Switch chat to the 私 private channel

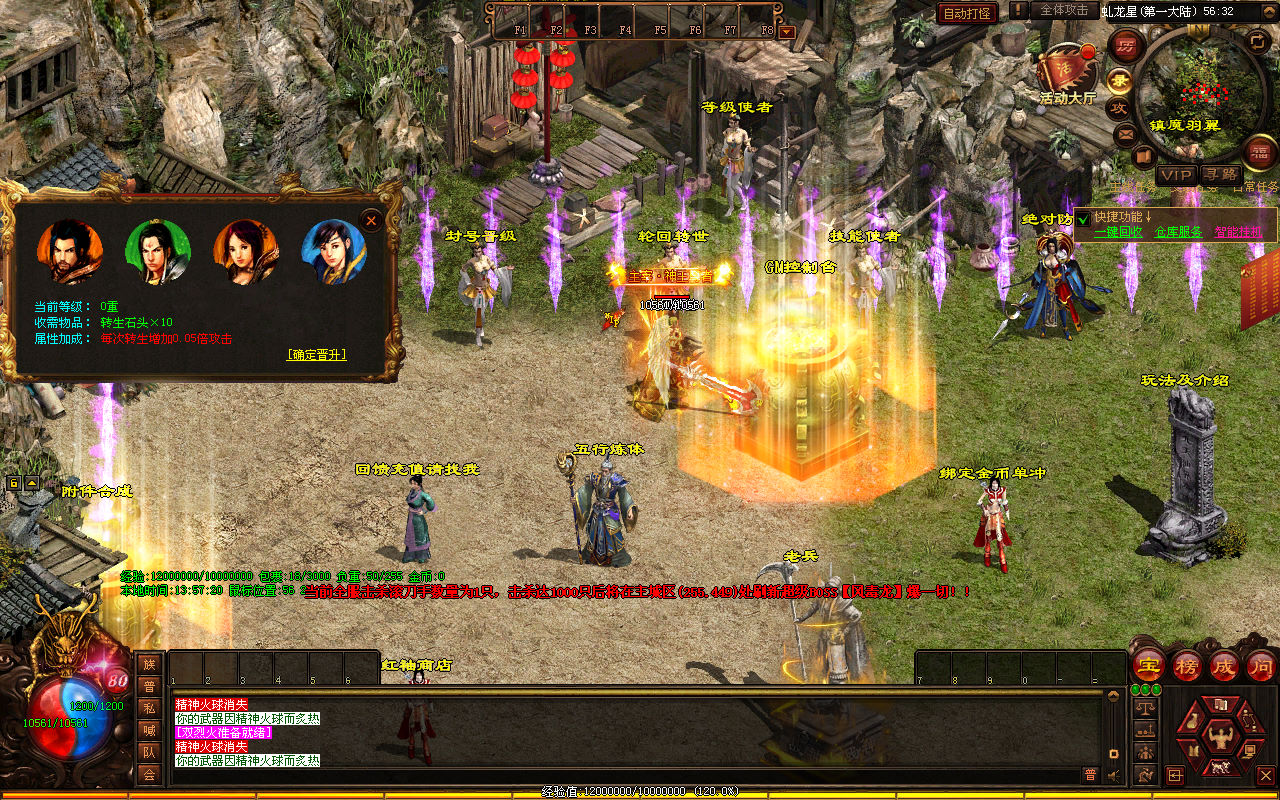click(x=149, y=708)
